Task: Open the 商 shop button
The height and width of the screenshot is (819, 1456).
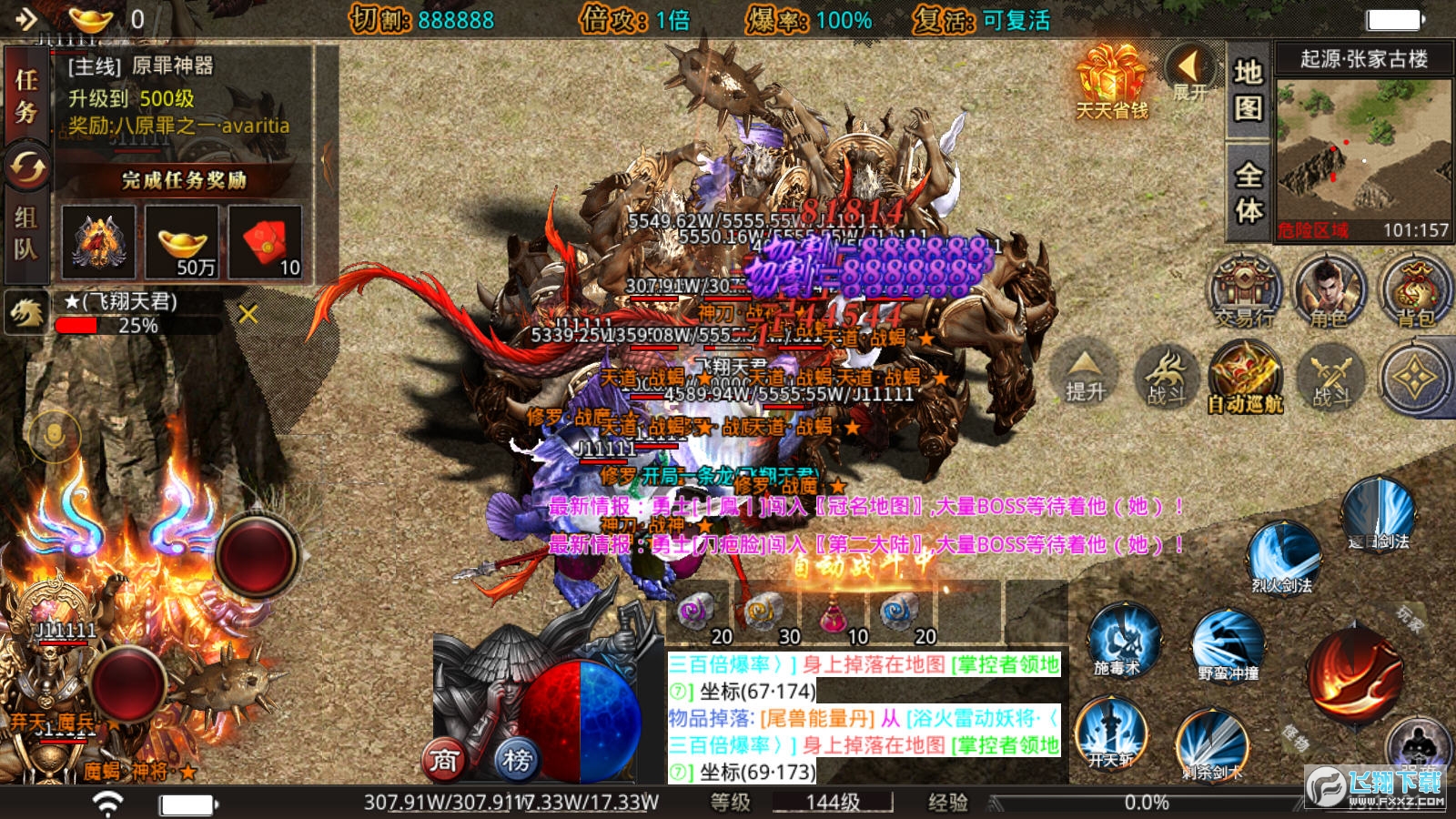Action: tap(444, 759)
